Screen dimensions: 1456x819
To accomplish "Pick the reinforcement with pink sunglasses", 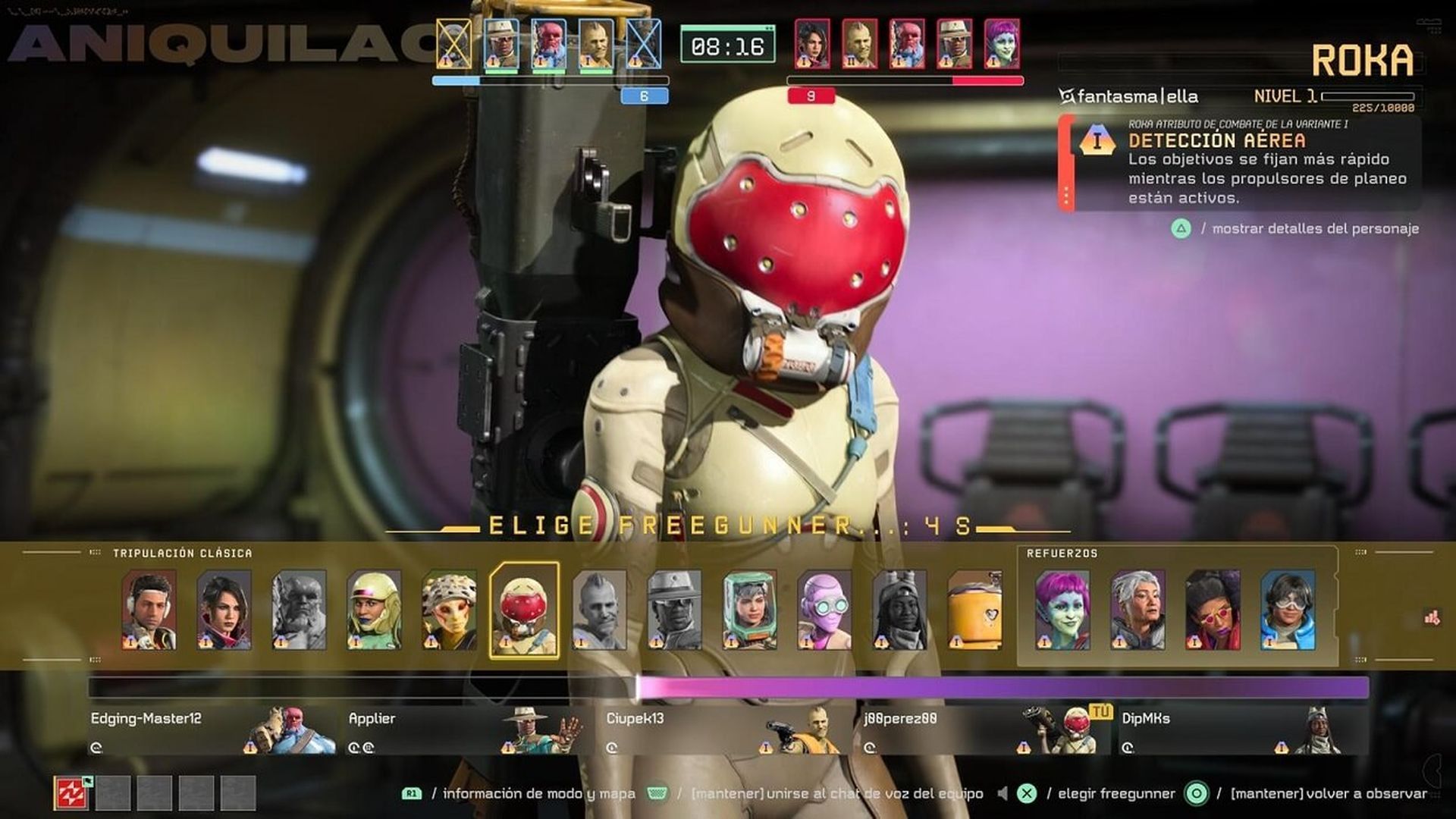I will click(x=1213, y=610).
